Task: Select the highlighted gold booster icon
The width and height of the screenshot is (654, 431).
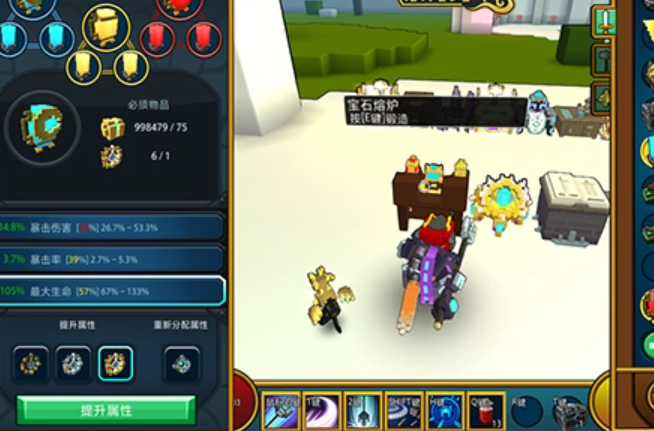Action: pos(115,363)
